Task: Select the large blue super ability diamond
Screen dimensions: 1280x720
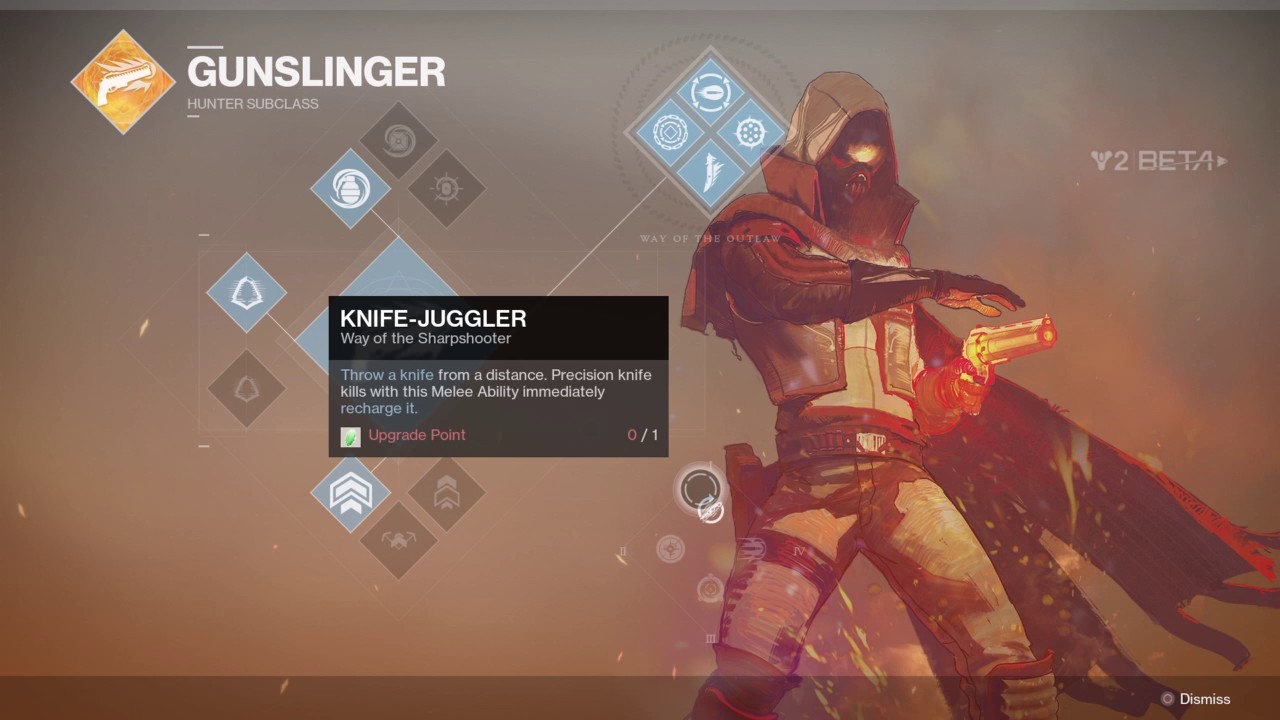Action: pyautogui.click(x=398, y=272)
